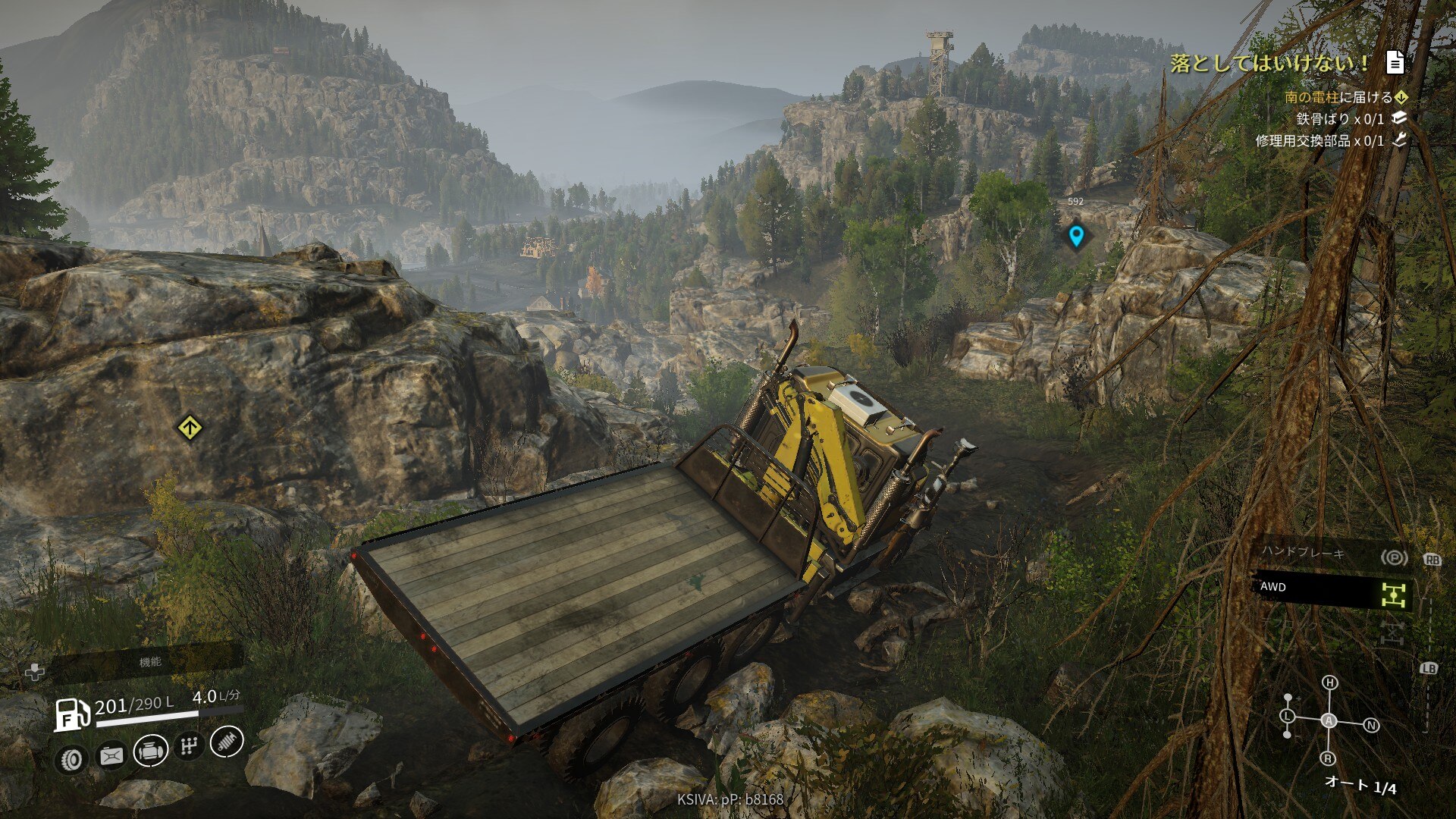Select the blue waypoint pin marker
Image resolution: width=1456 pixels, height=819 pixels.
(x=1075, y=235)
